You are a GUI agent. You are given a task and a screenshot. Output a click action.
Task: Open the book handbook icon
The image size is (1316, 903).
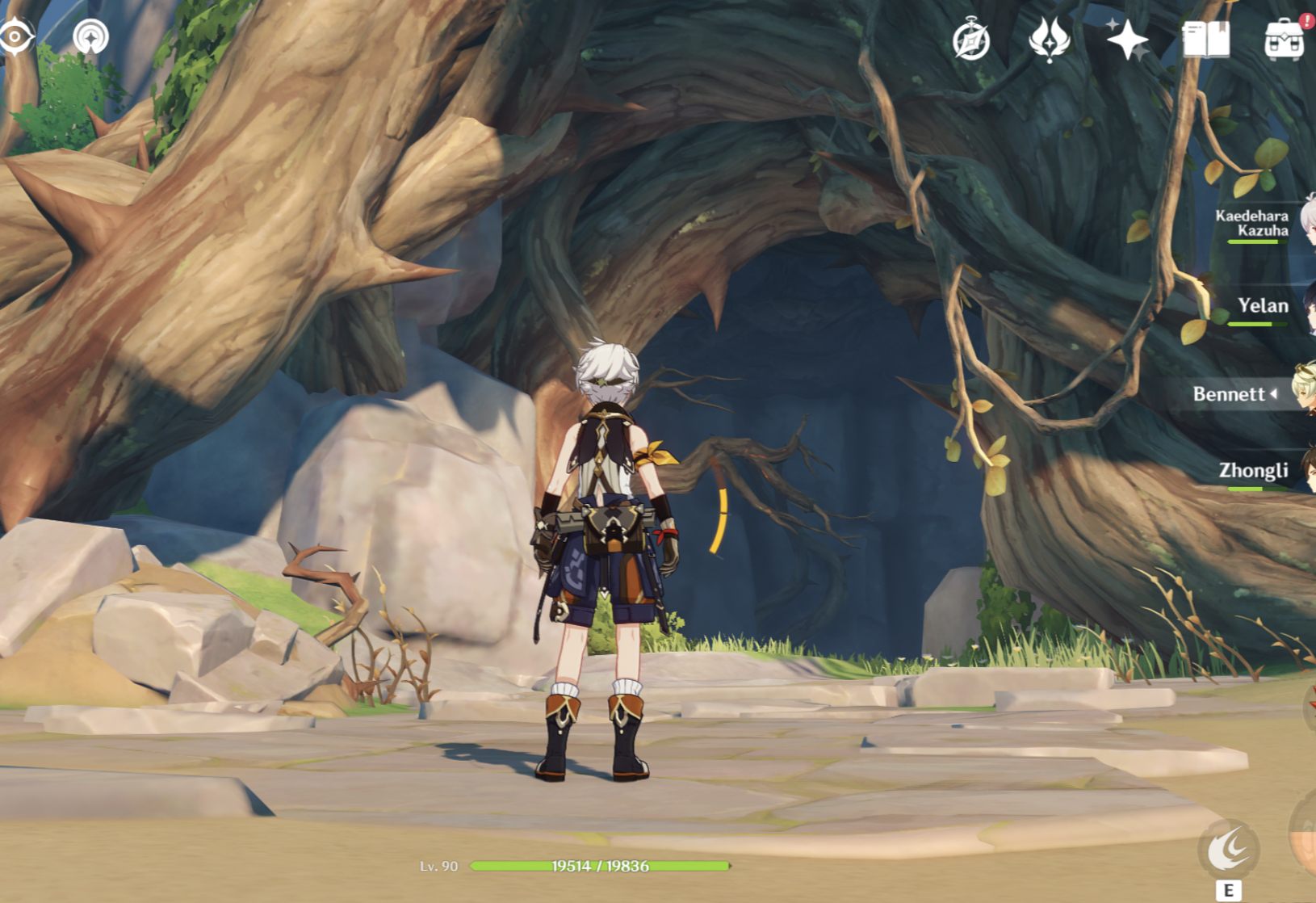(x=1205, y=39)
